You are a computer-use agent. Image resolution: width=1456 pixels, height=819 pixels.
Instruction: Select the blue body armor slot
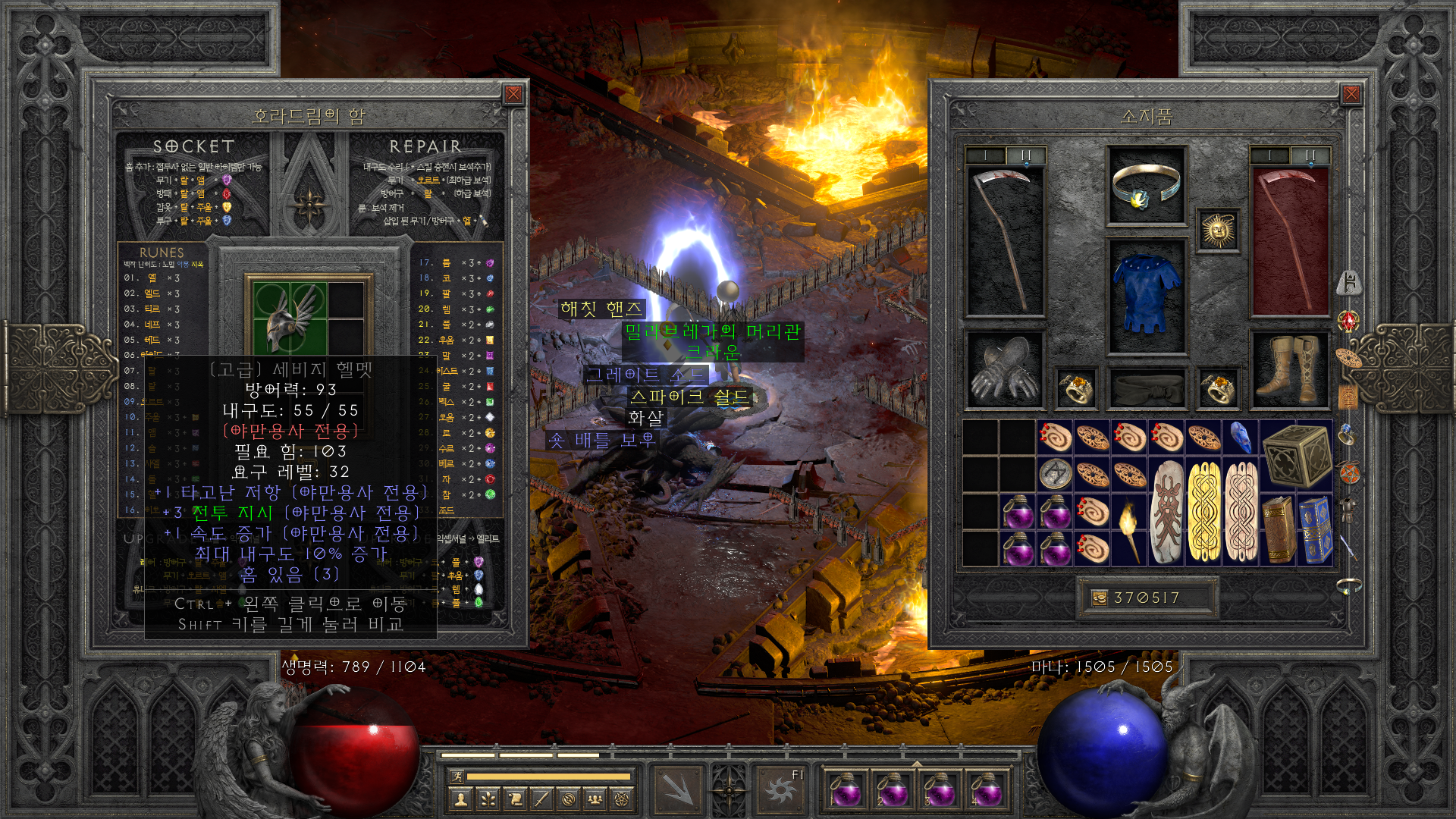(x=1146, y=295)
